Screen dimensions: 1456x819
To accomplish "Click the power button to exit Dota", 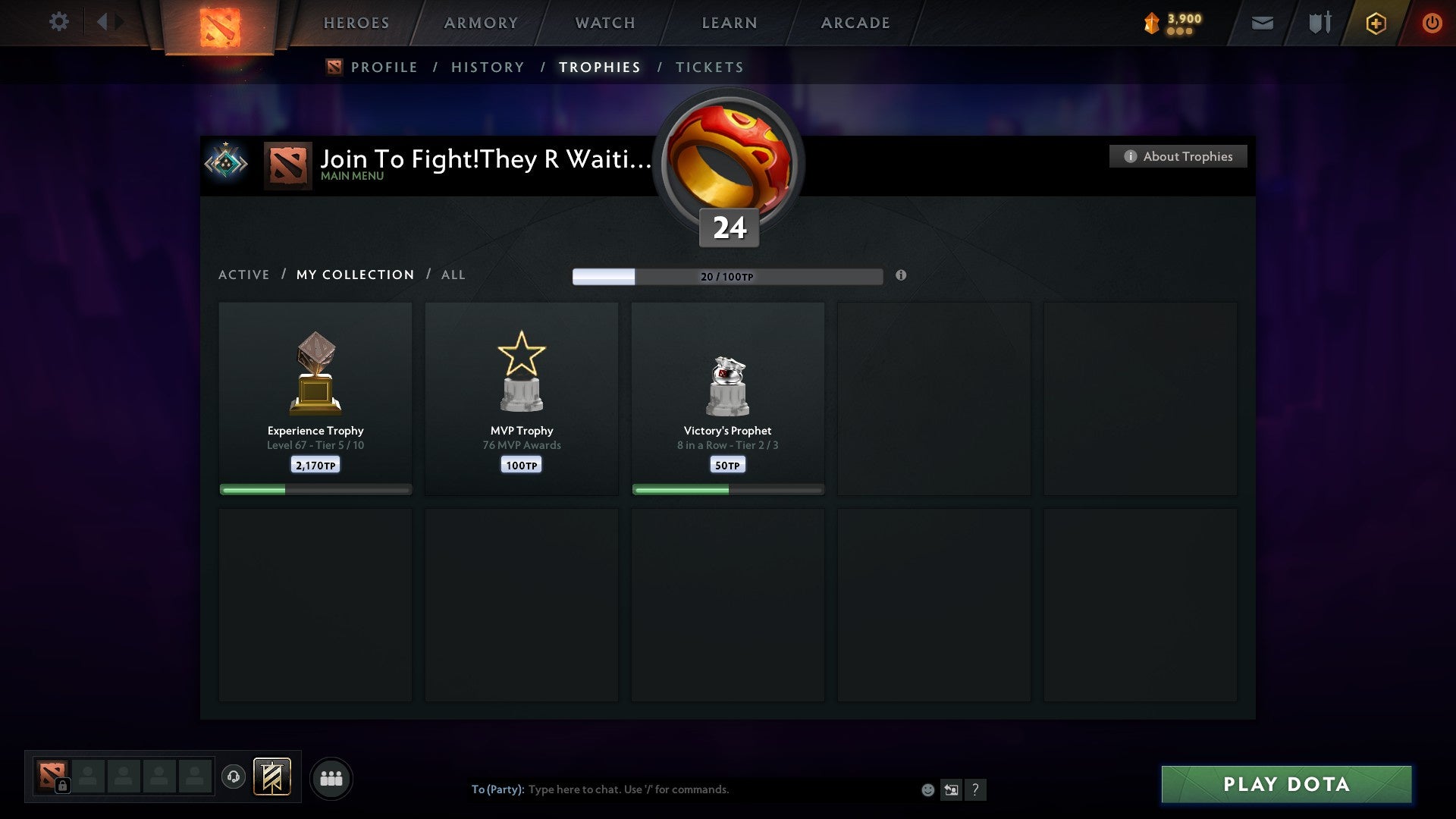I will click(x=1432, y=24).
